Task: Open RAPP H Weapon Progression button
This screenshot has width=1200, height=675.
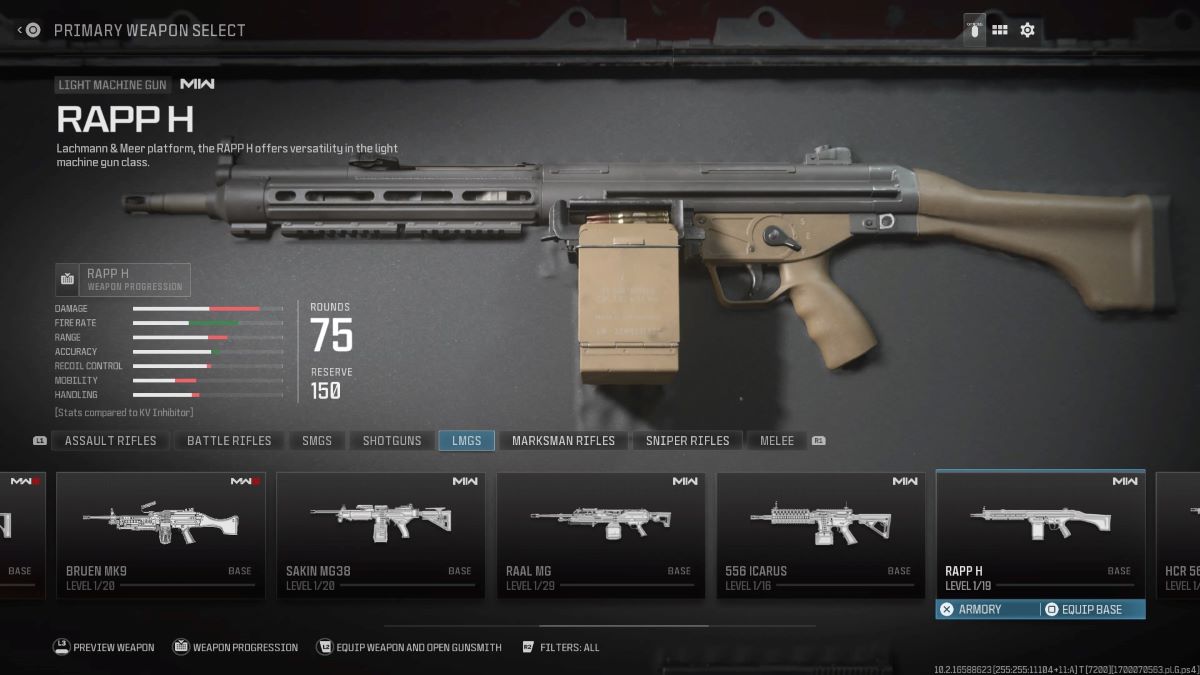Action: click(122, 280)
